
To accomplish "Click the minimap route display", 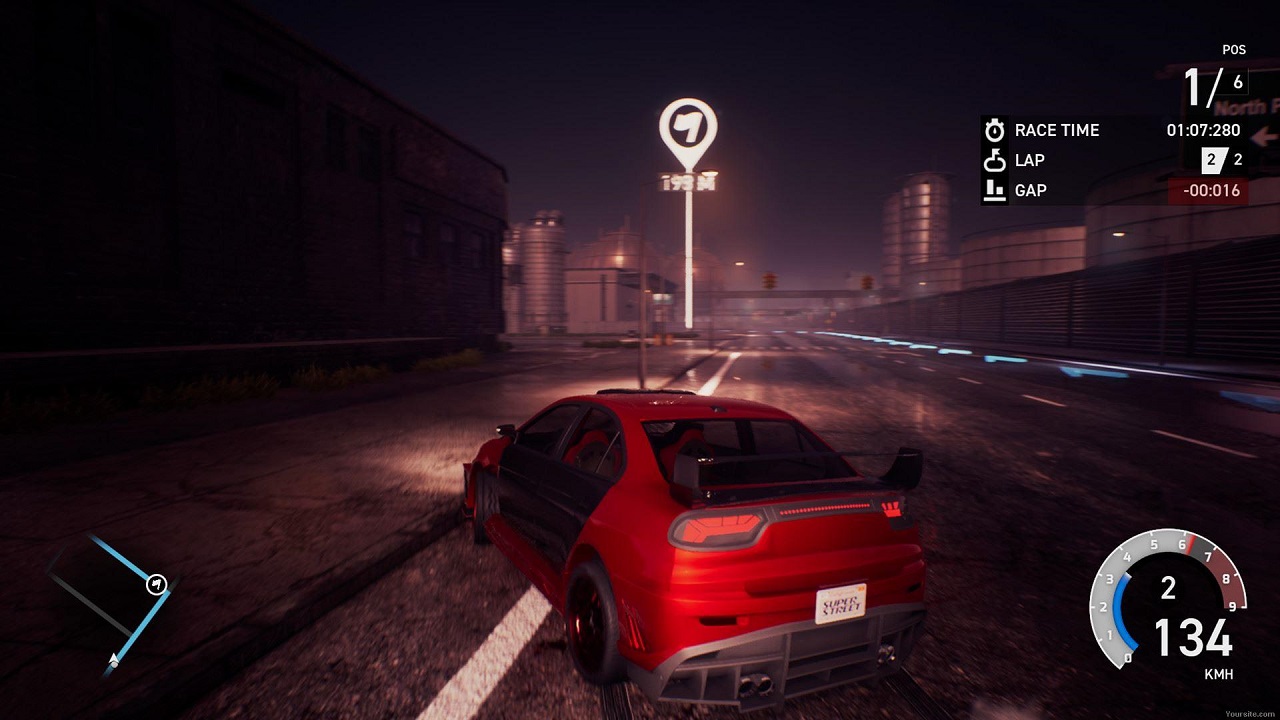I will tap(112, 600).
